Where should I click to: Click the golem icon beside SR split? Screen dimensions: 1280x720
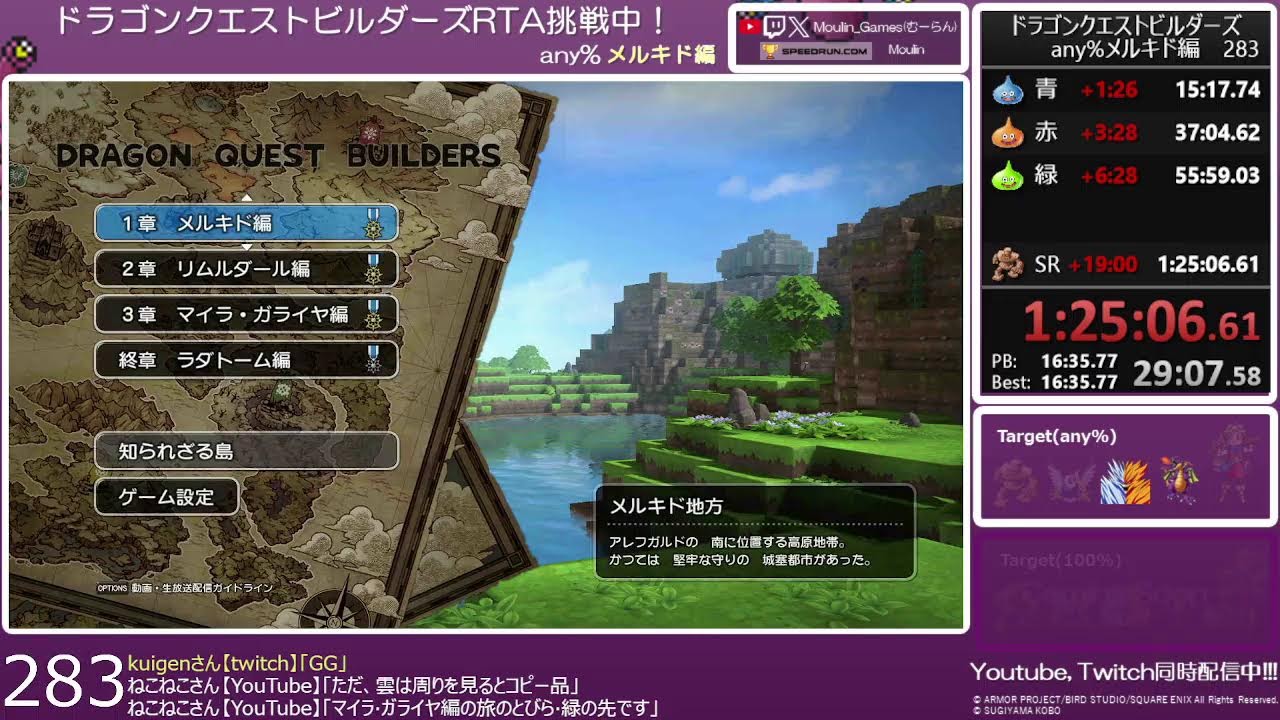click(x=1008, y=262)
